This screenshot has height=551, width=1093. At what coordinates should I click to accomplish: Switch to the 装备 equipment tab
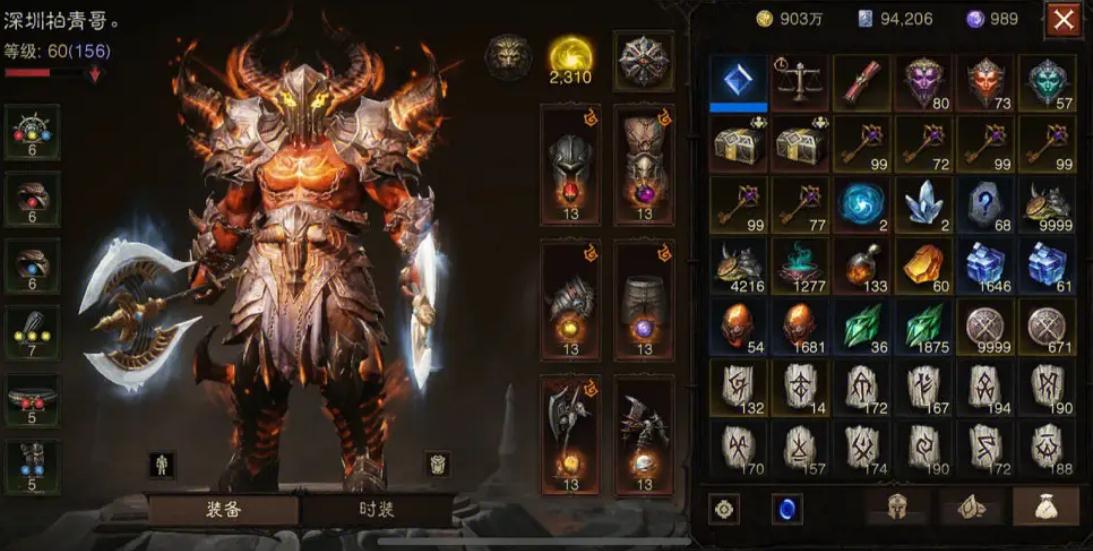click(223, 509)
